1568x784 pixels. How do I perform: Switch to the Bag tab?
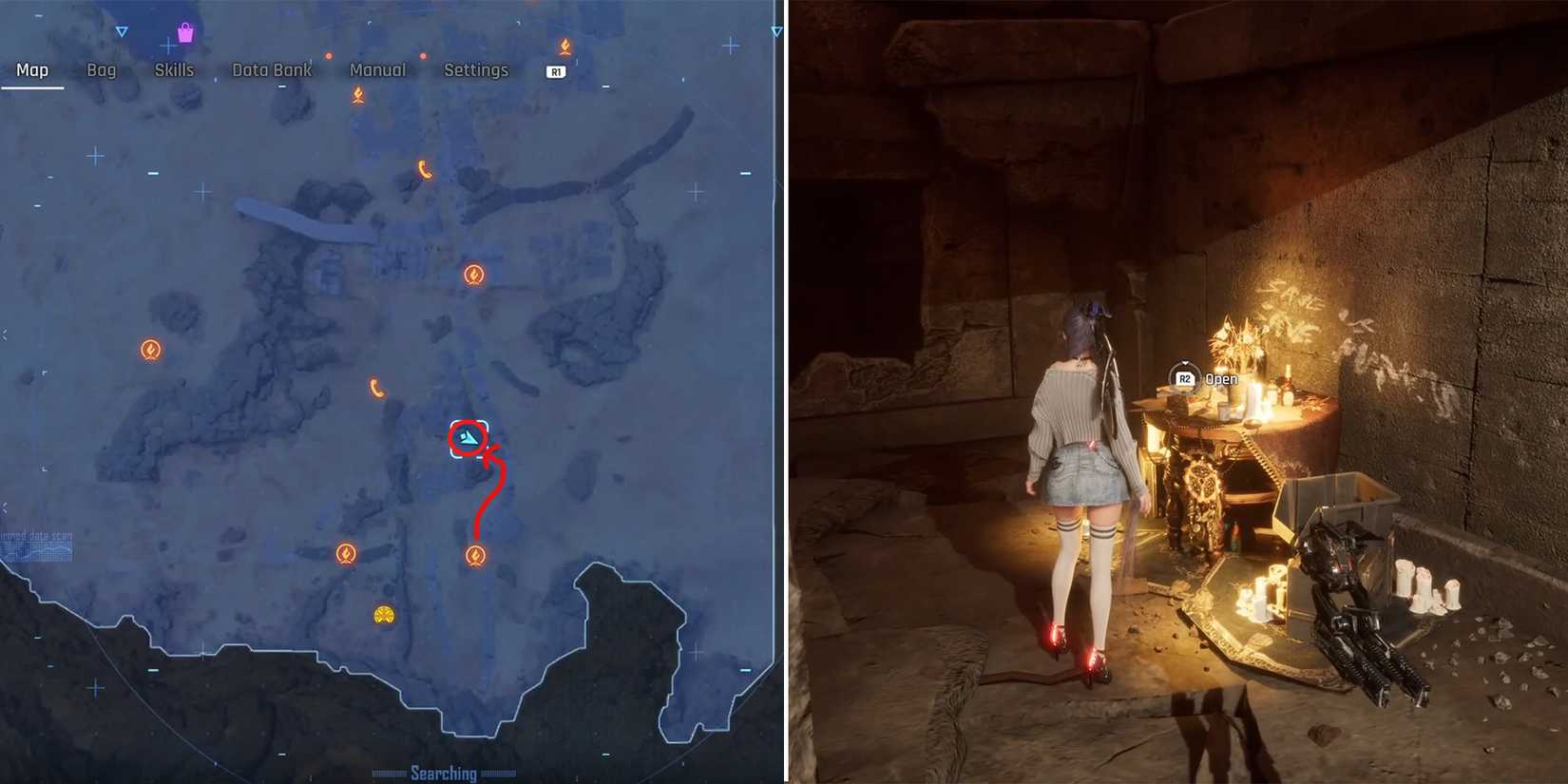[102, 69]
